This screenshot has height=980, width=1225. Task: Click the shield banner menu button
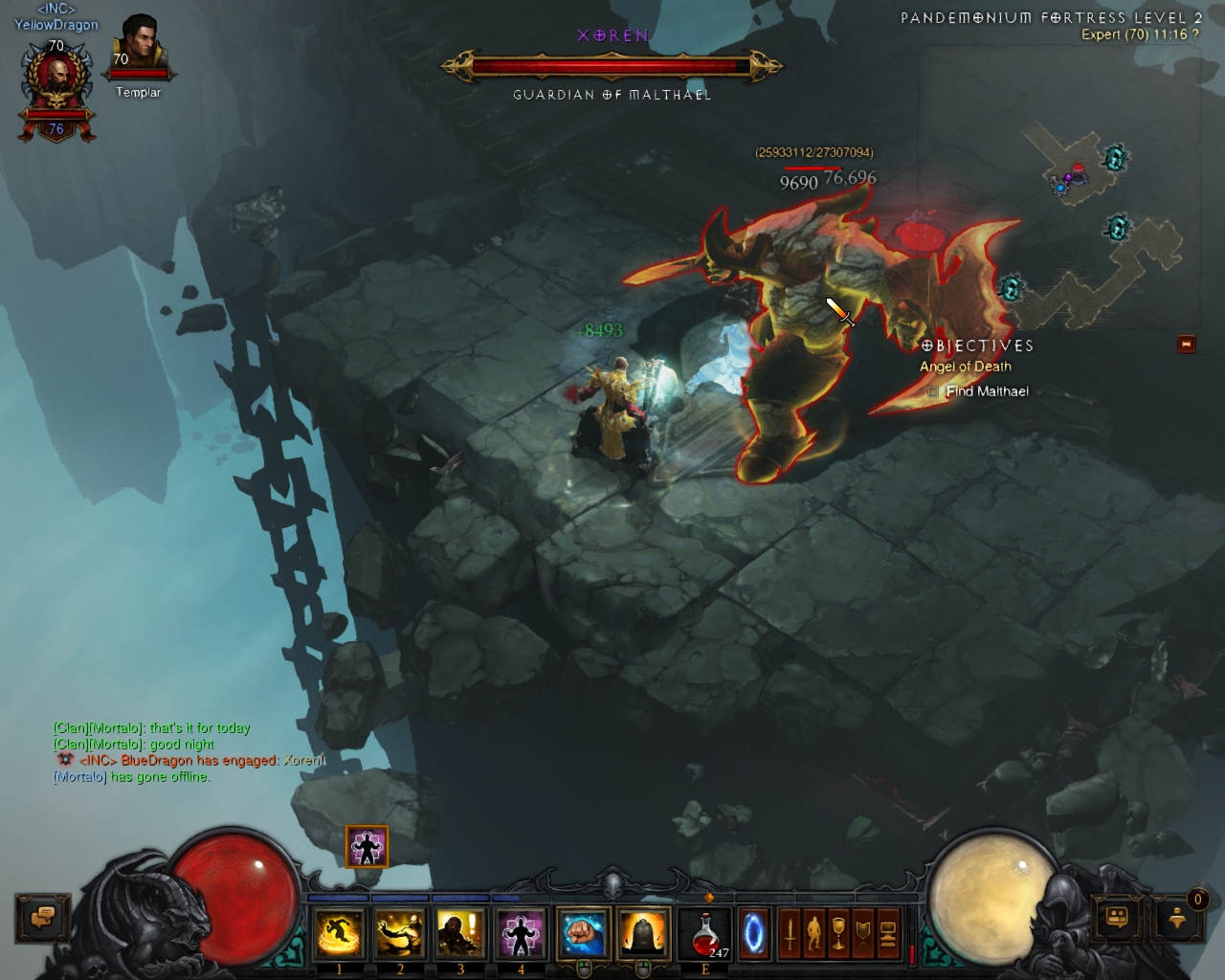[x=863, y=933]
